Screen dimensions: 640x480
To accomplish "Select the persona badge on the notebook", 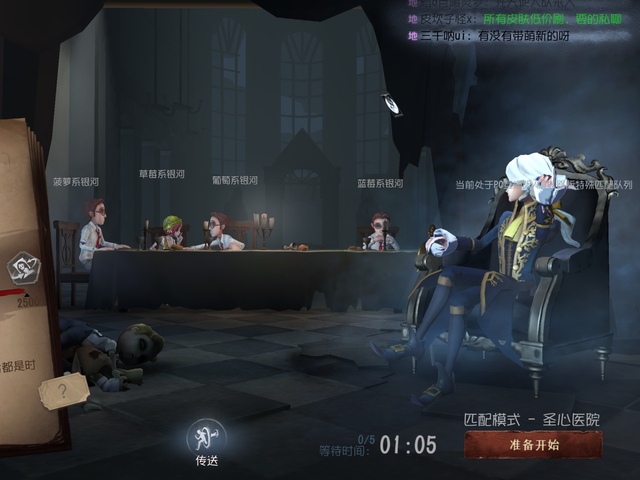I will pyautogui.click(x=24, y=268).
